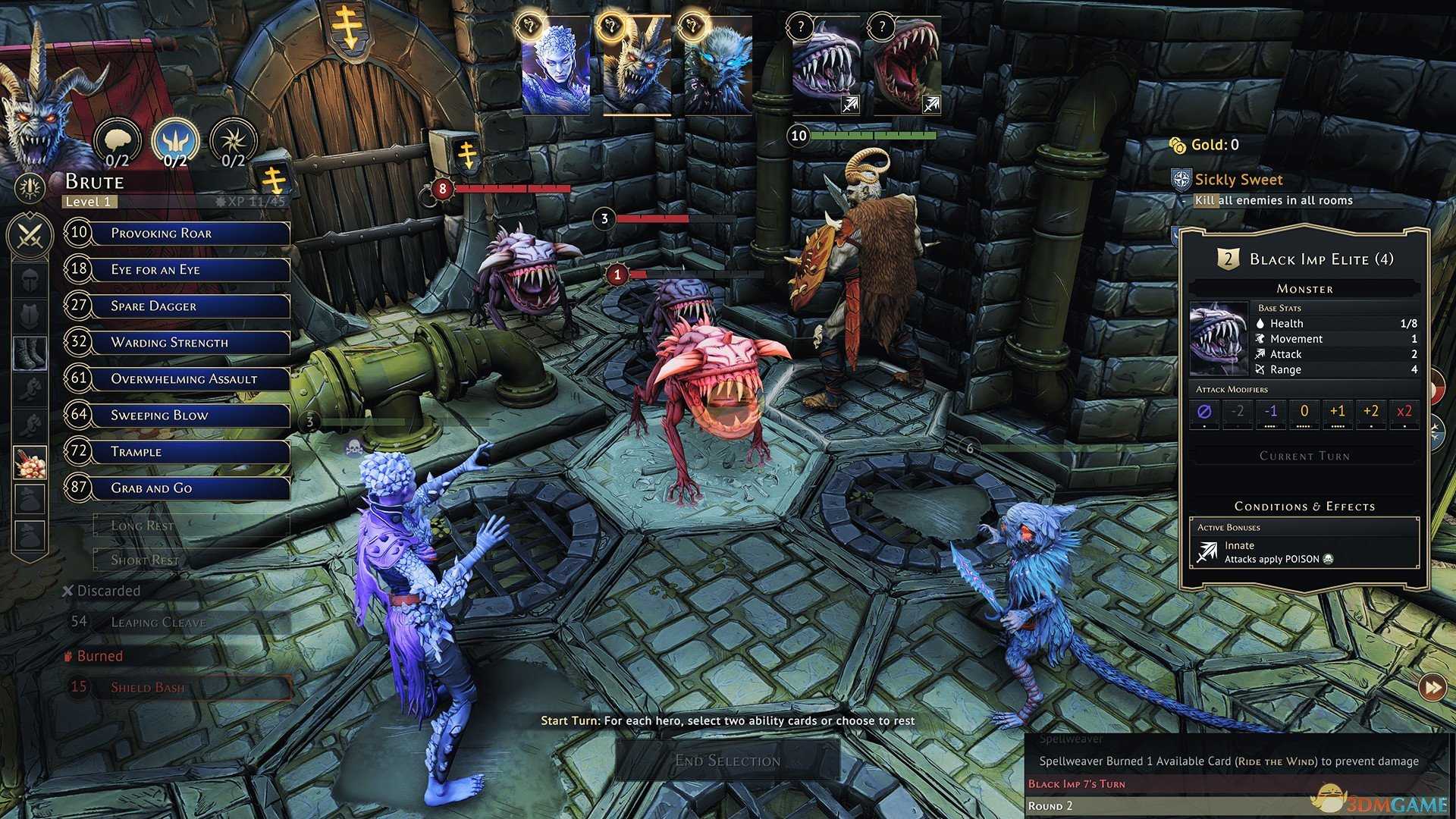Open the Sickly Sweet objective tracker

1238,180
